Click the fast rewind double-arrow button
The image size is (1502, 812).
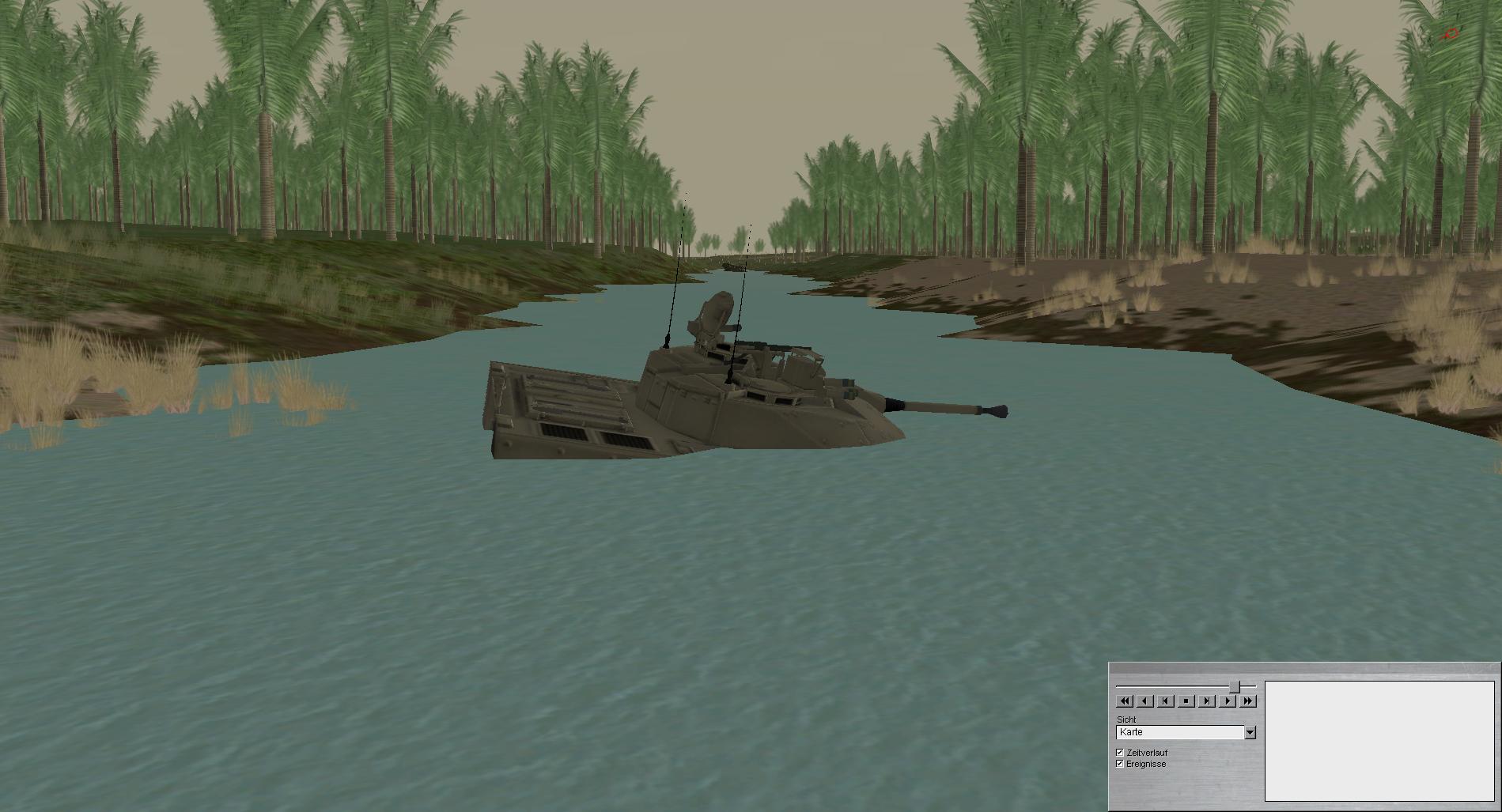pyautogui.click(x=1124, y=701)
